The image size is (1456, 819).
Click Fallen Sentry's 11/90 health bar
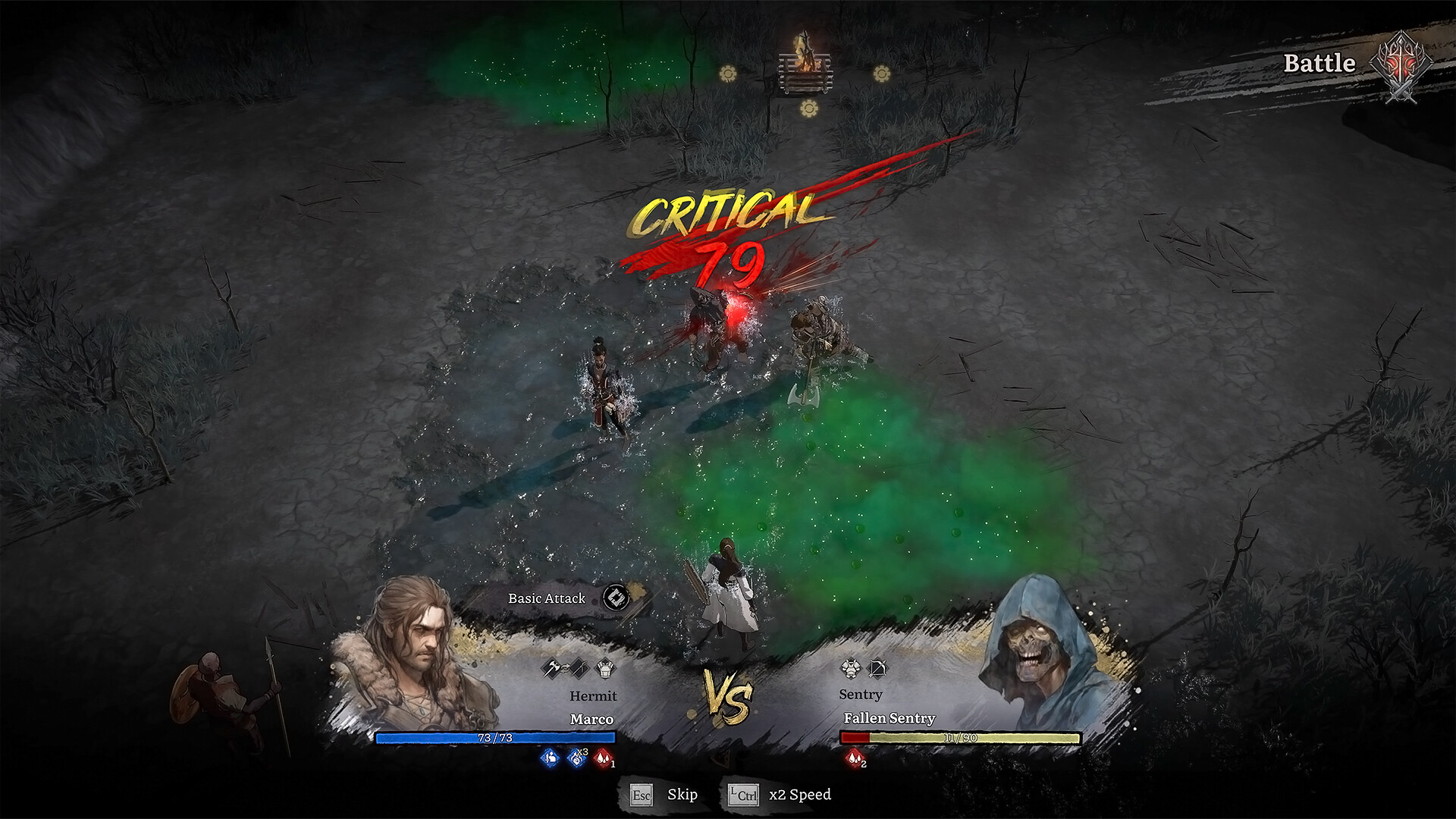pyautogui.click(x=961, y=736)
